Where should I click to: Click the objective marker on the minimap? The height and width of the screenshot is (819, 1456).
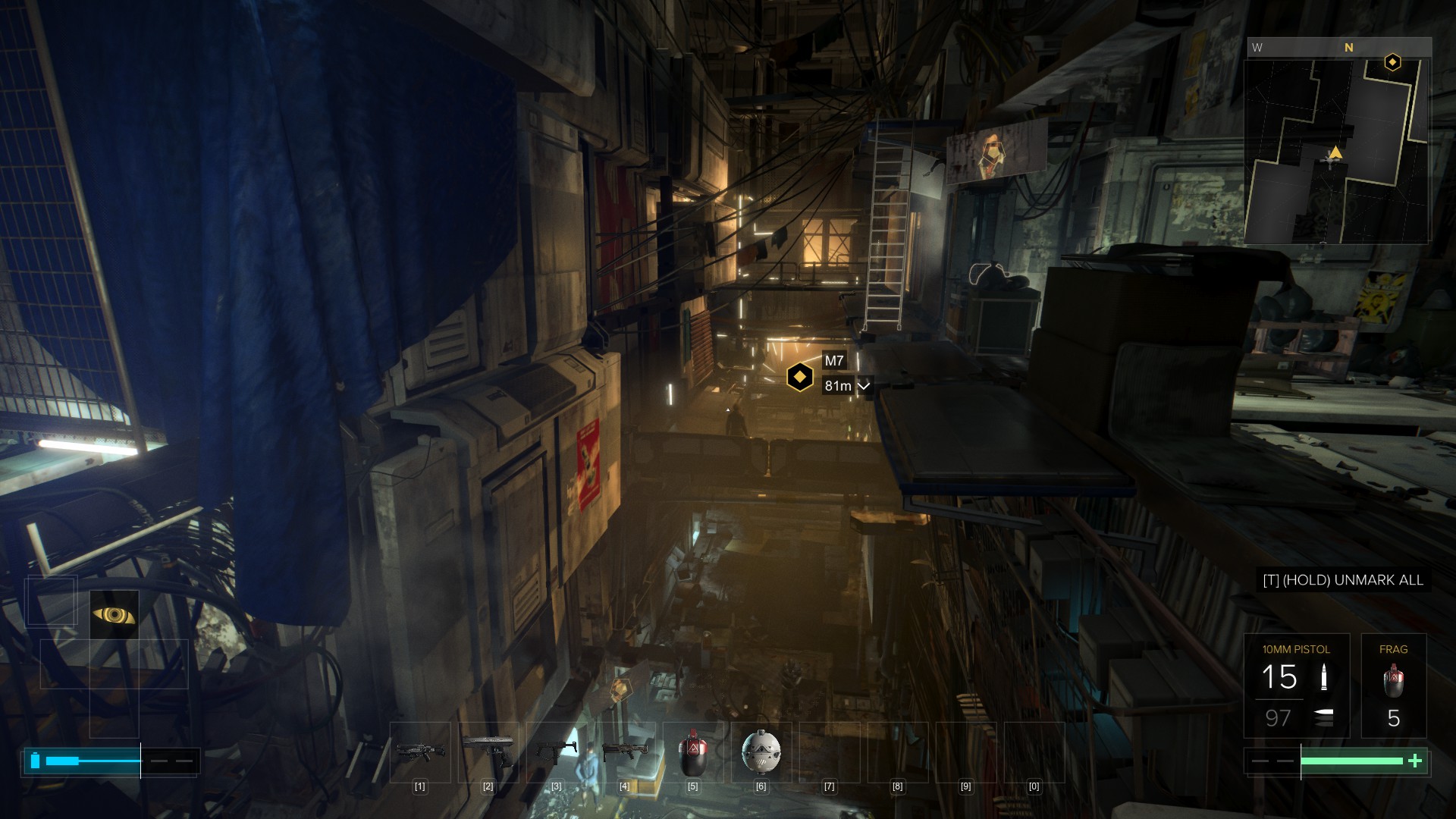(1392, 62)
